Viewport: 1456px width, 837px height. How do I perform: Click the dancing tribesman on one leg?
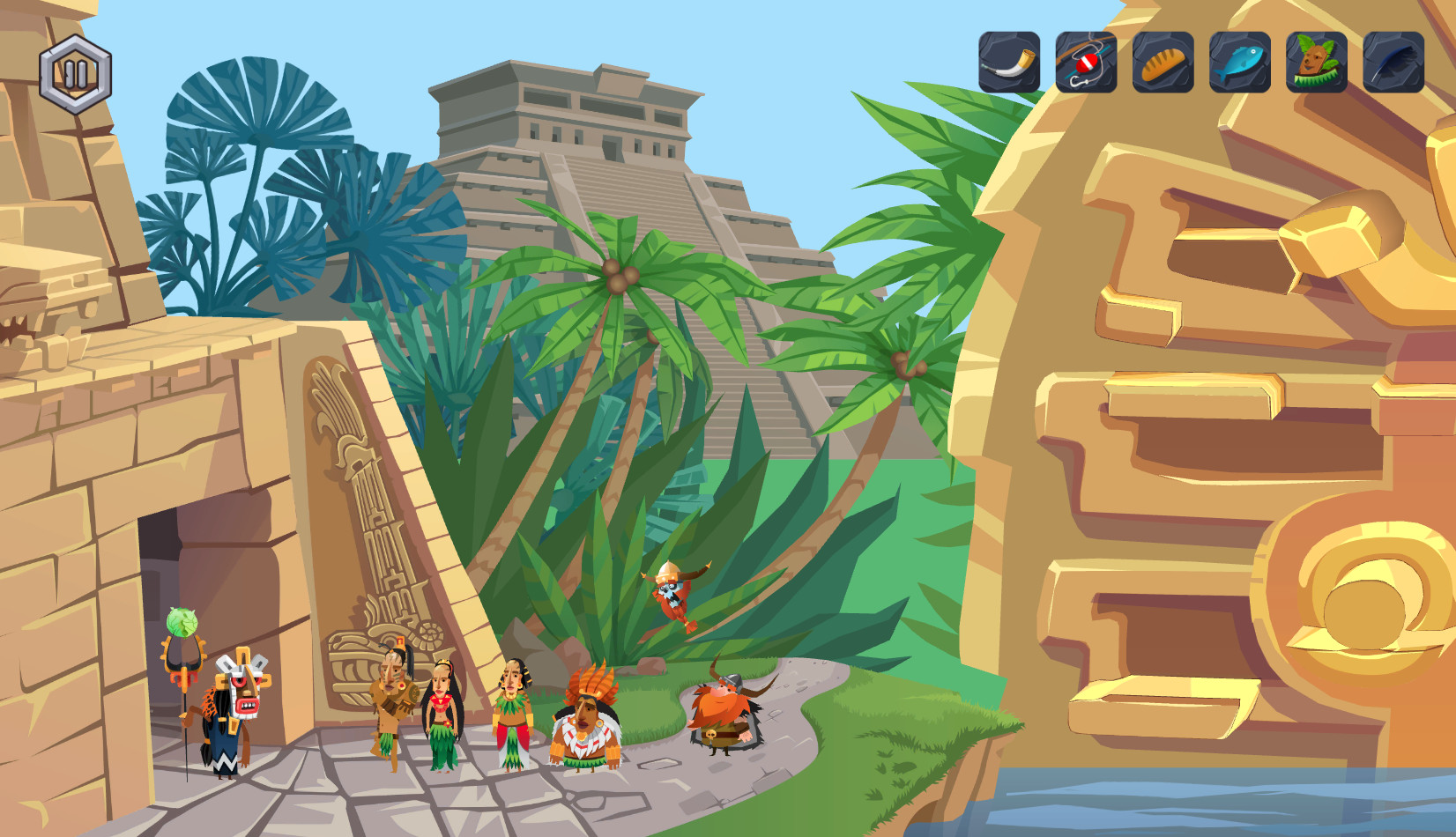(x=397, y=705)
